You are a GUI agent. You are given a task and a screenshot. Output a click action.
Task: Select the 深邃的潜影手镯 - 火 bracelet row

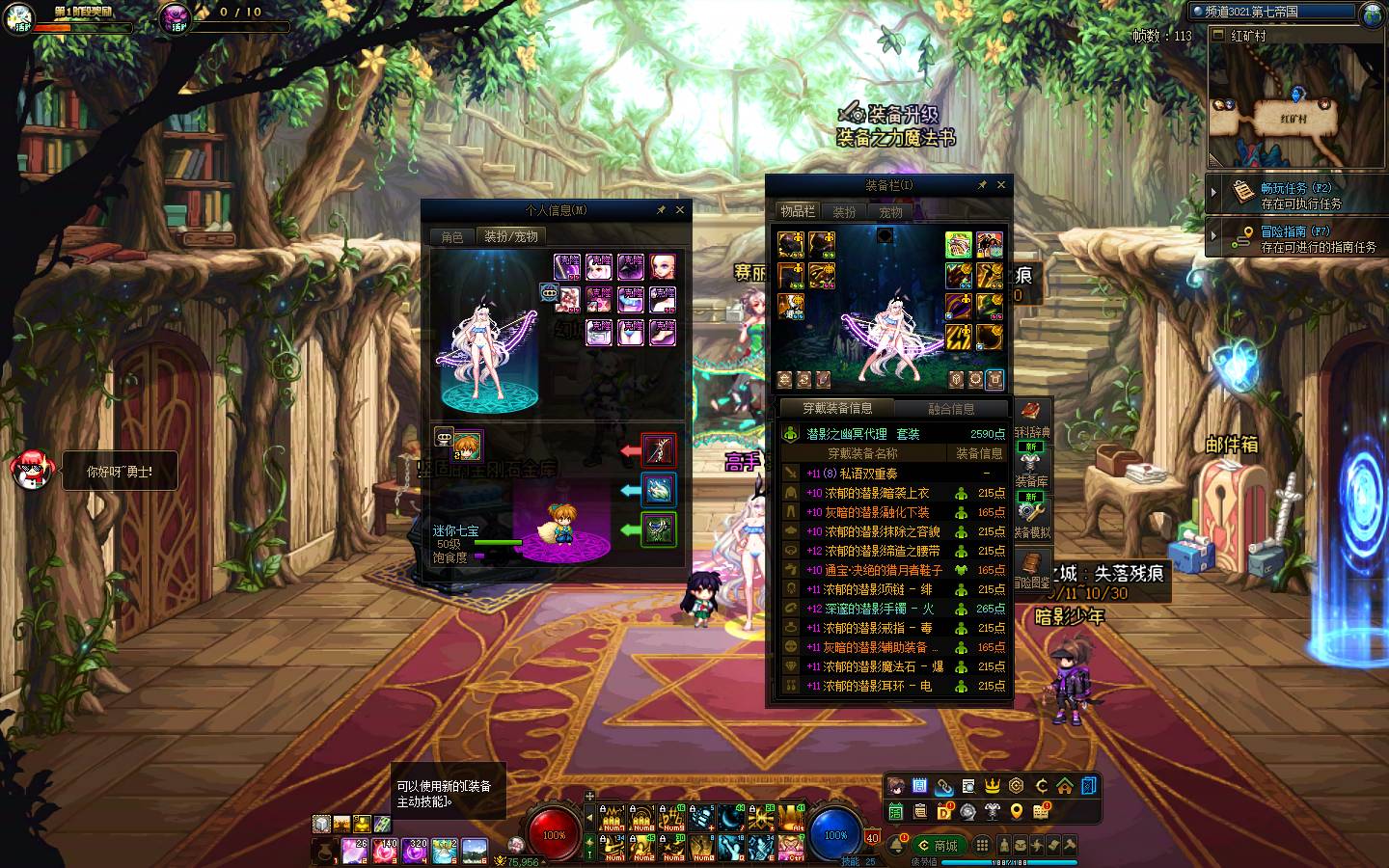pos(892,609)
